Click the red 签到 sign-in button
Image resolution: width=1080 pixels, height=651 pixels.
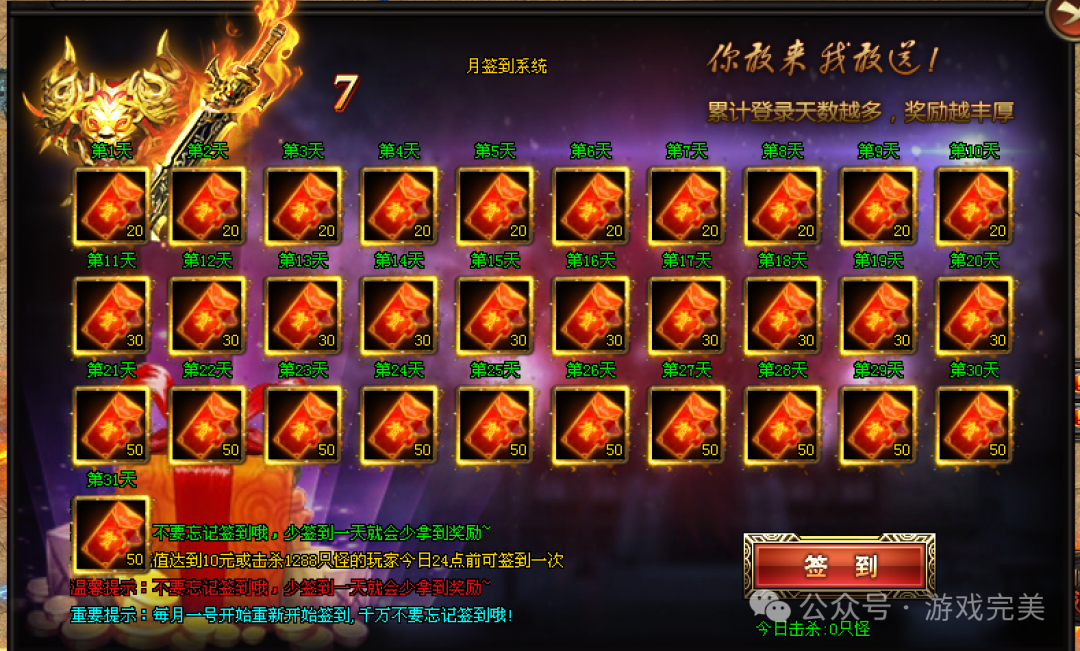pyautogui.click(x=839, y=566)
